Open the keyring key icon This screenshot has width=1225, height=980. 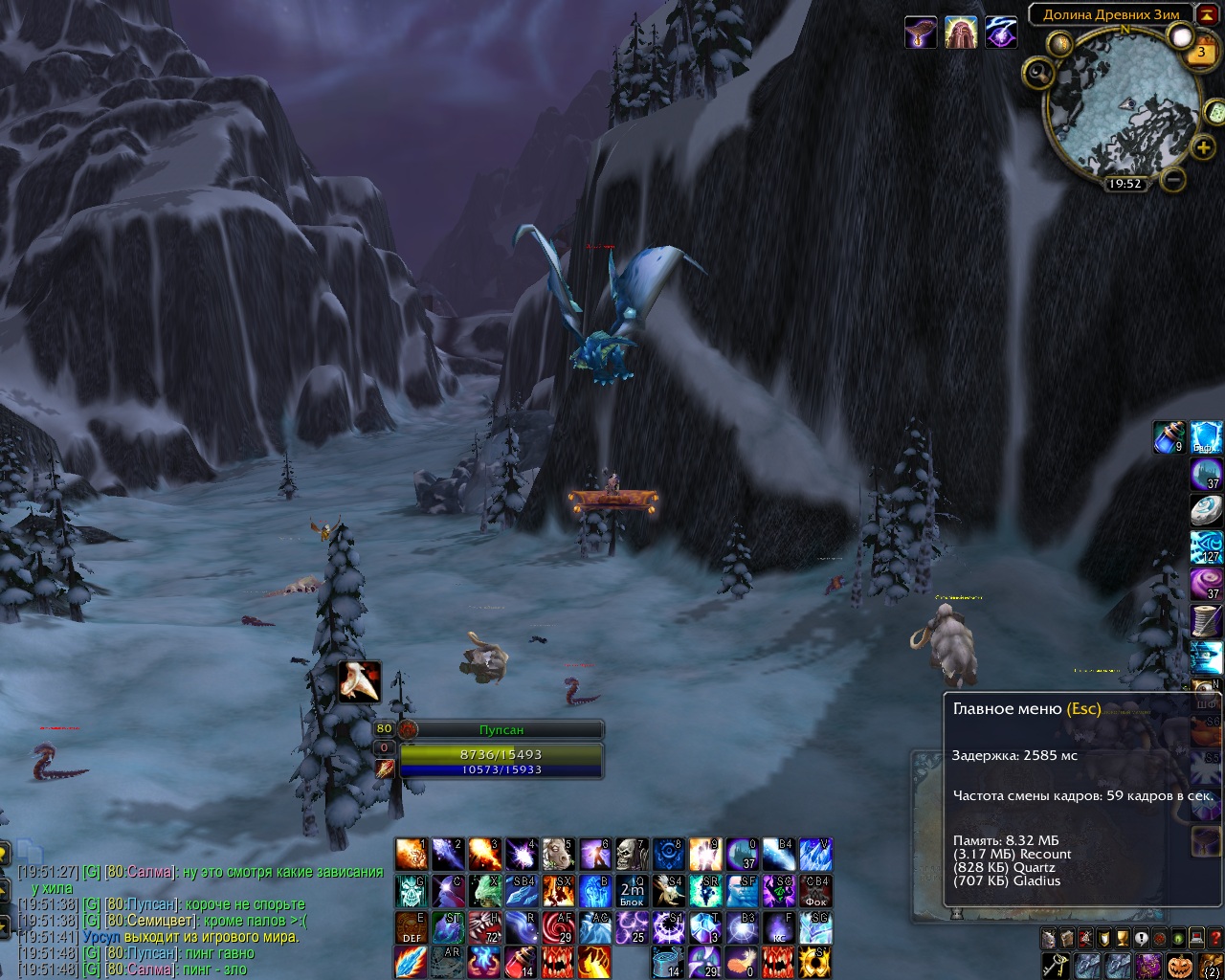pos(1055,965)
